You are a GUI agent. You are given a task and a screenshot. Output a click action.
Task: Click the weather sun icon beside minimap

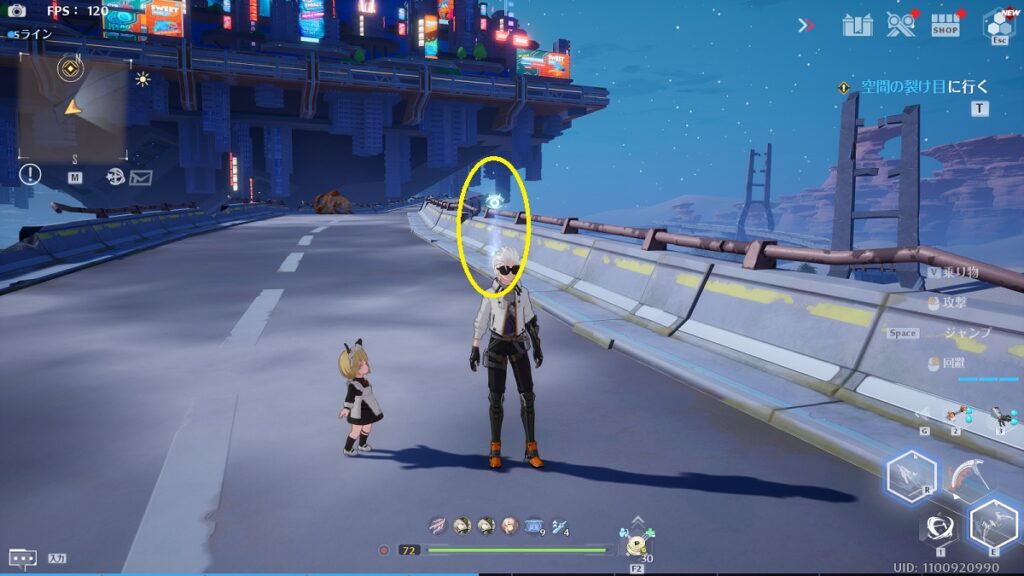tap(143, 79)
